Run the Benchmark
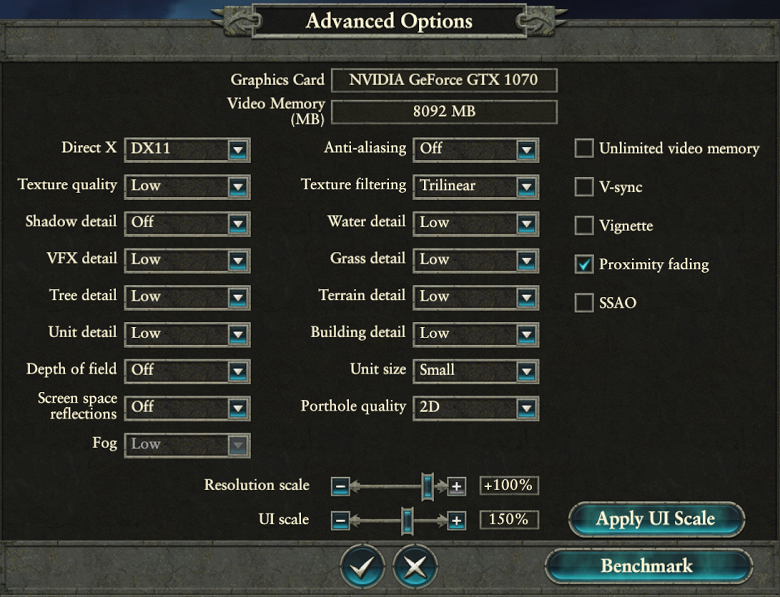The width and height of the screenshot is (780, 597). 647,566
